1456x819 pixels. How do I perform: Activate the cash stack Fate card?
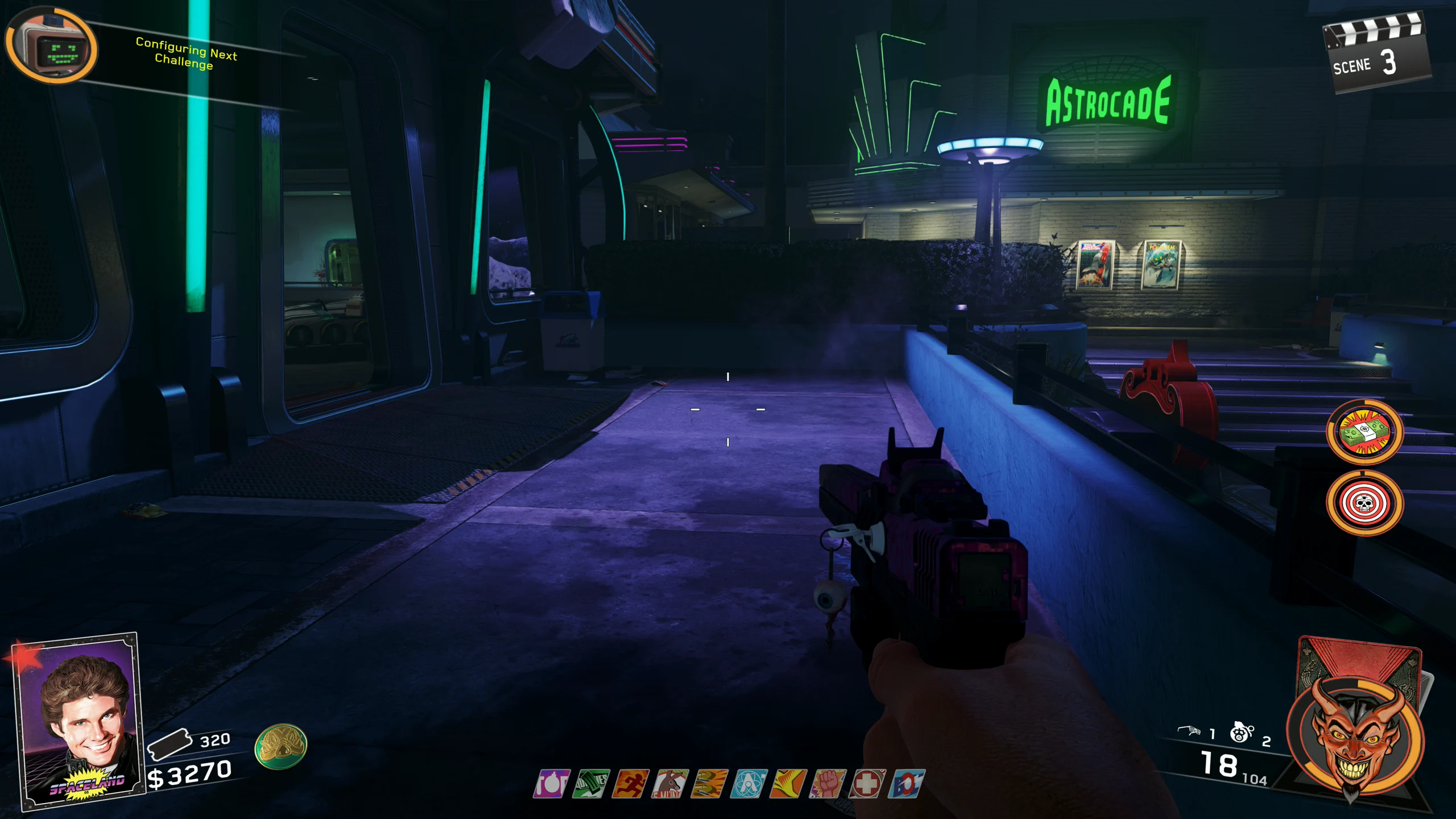pyautogui.click(x=1365, y=432)
